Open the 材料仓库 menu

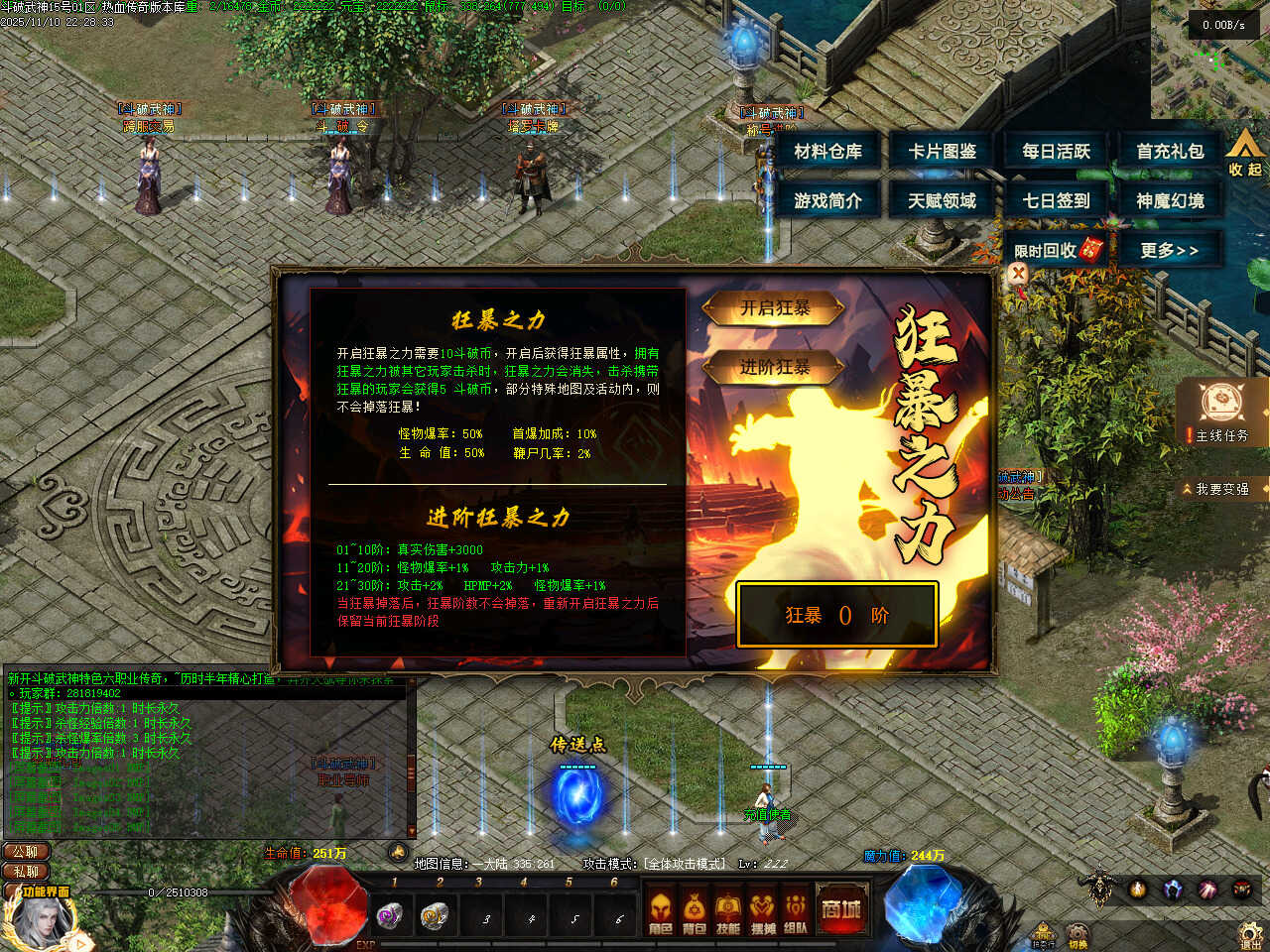[x=828, y=152]
